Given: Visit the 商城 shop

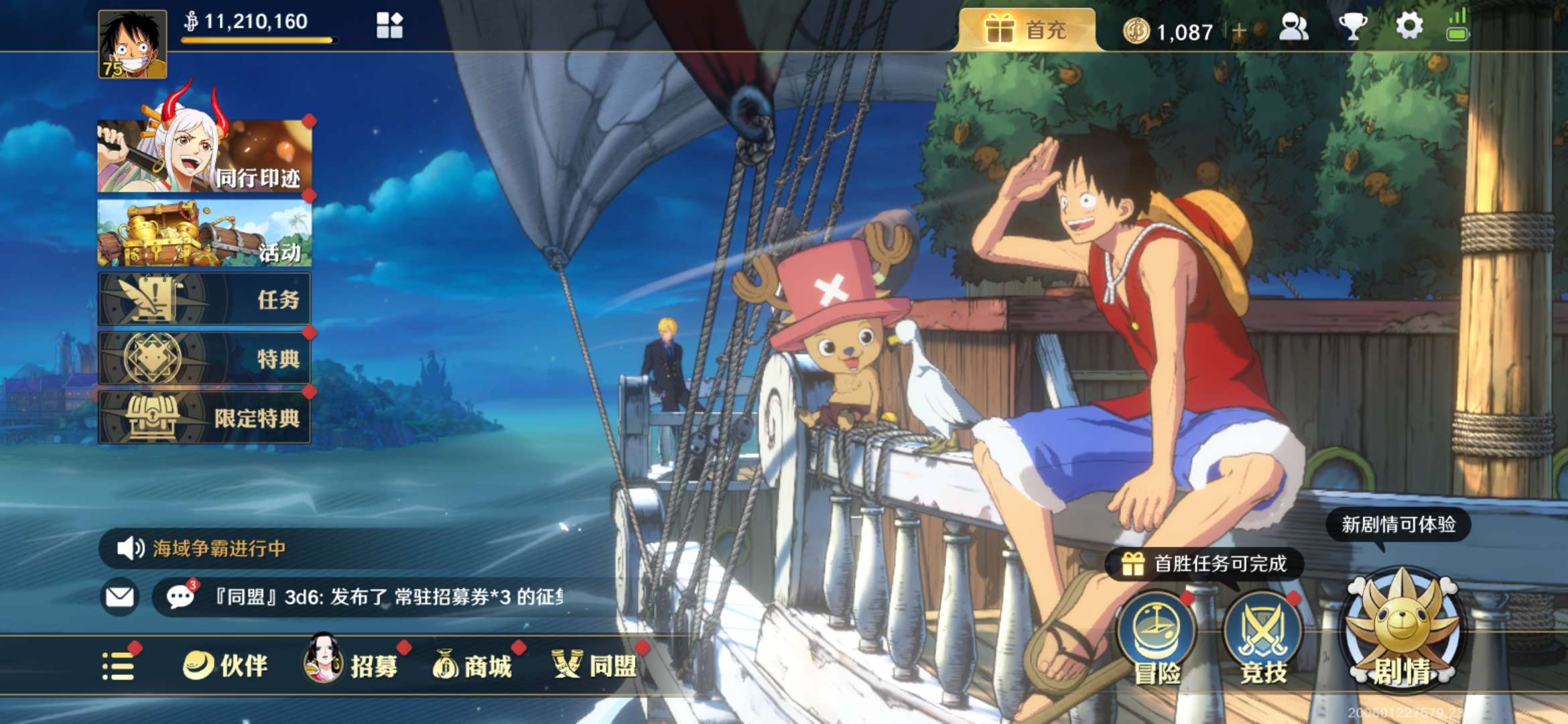Looking at the screenshot, I should [x=473, y=666].
